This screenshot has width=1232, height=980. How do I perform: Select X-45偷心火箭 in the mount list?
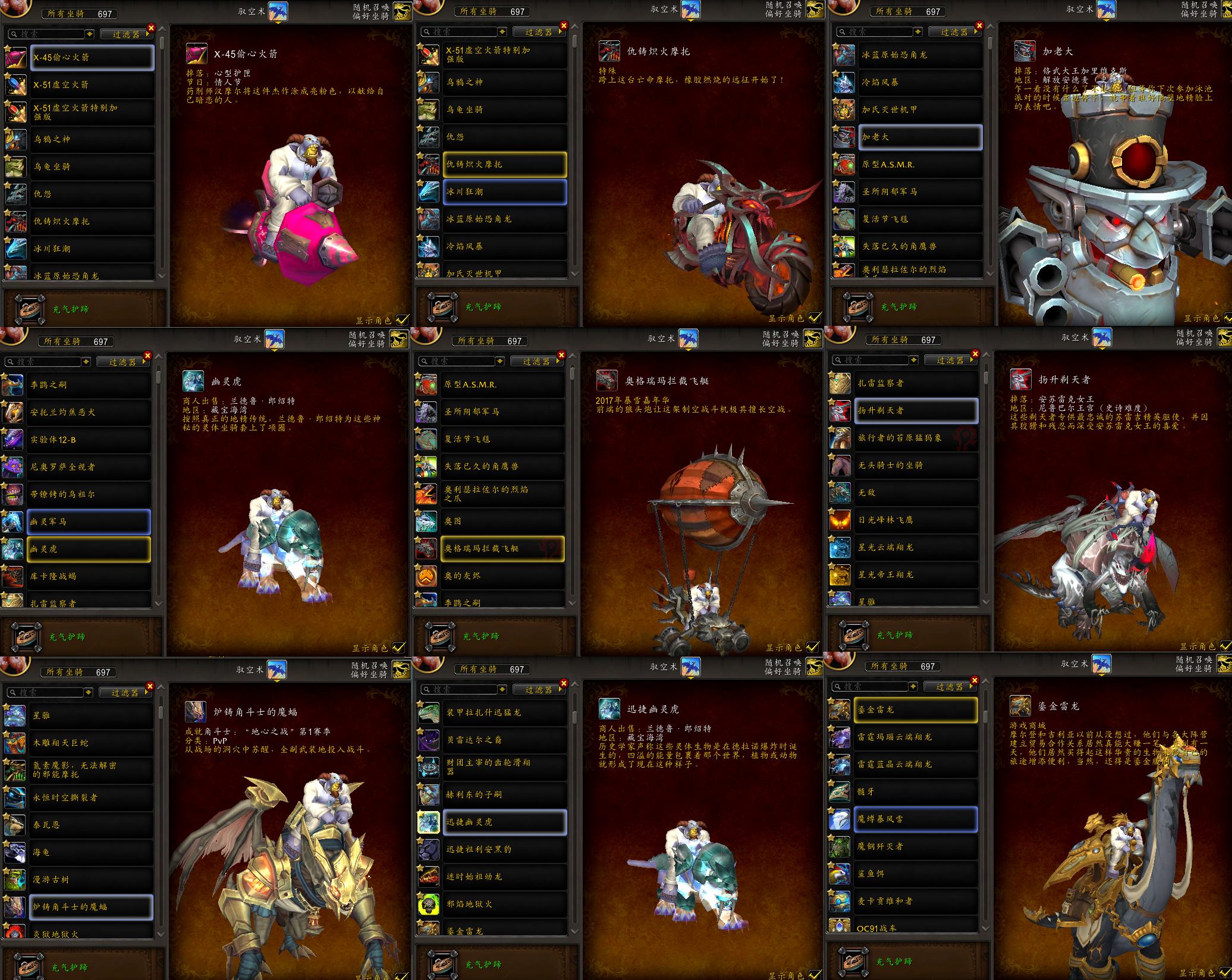[92, 58]
